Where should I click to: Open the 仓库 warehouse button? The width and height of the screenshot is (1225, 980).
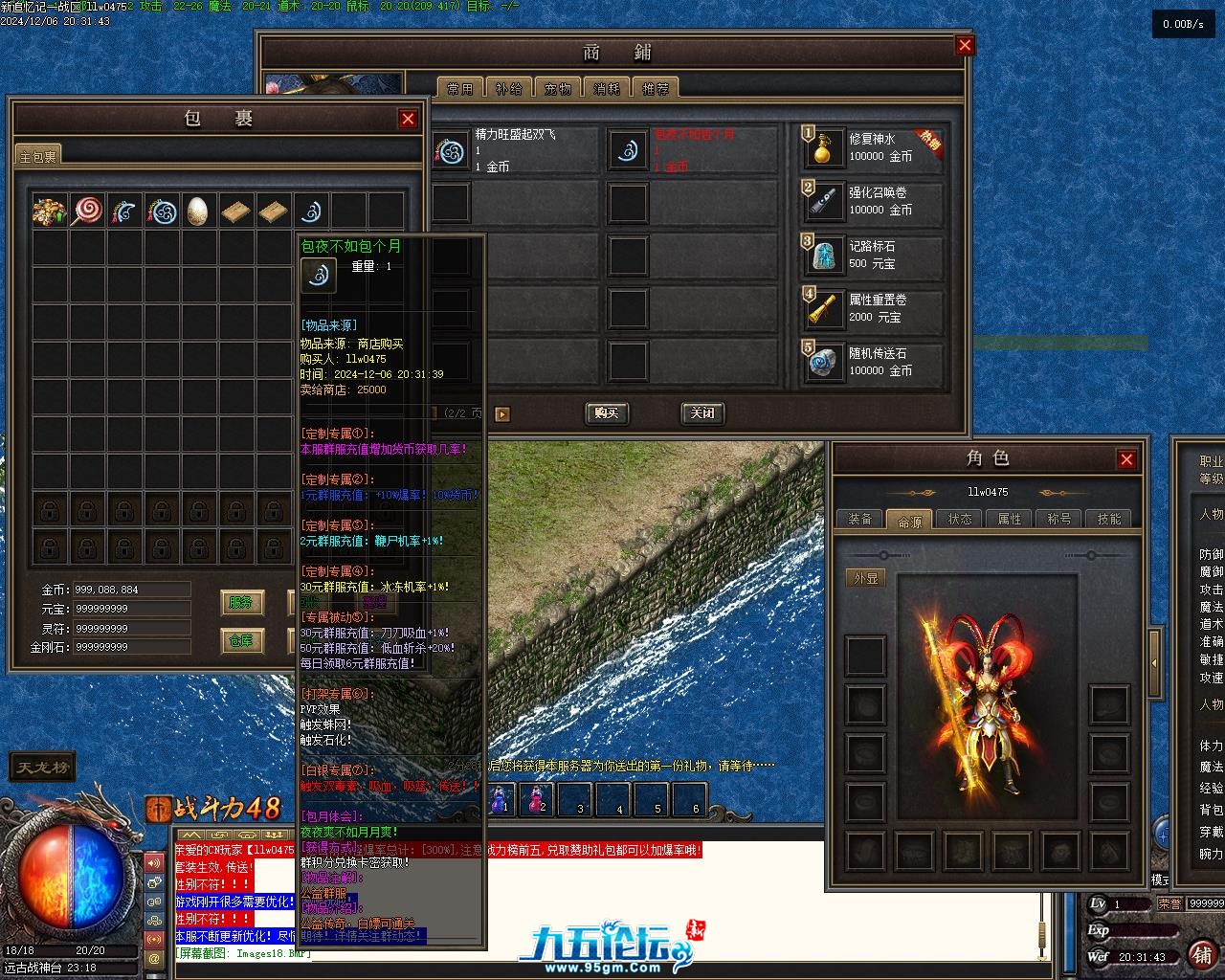(241, 640)
